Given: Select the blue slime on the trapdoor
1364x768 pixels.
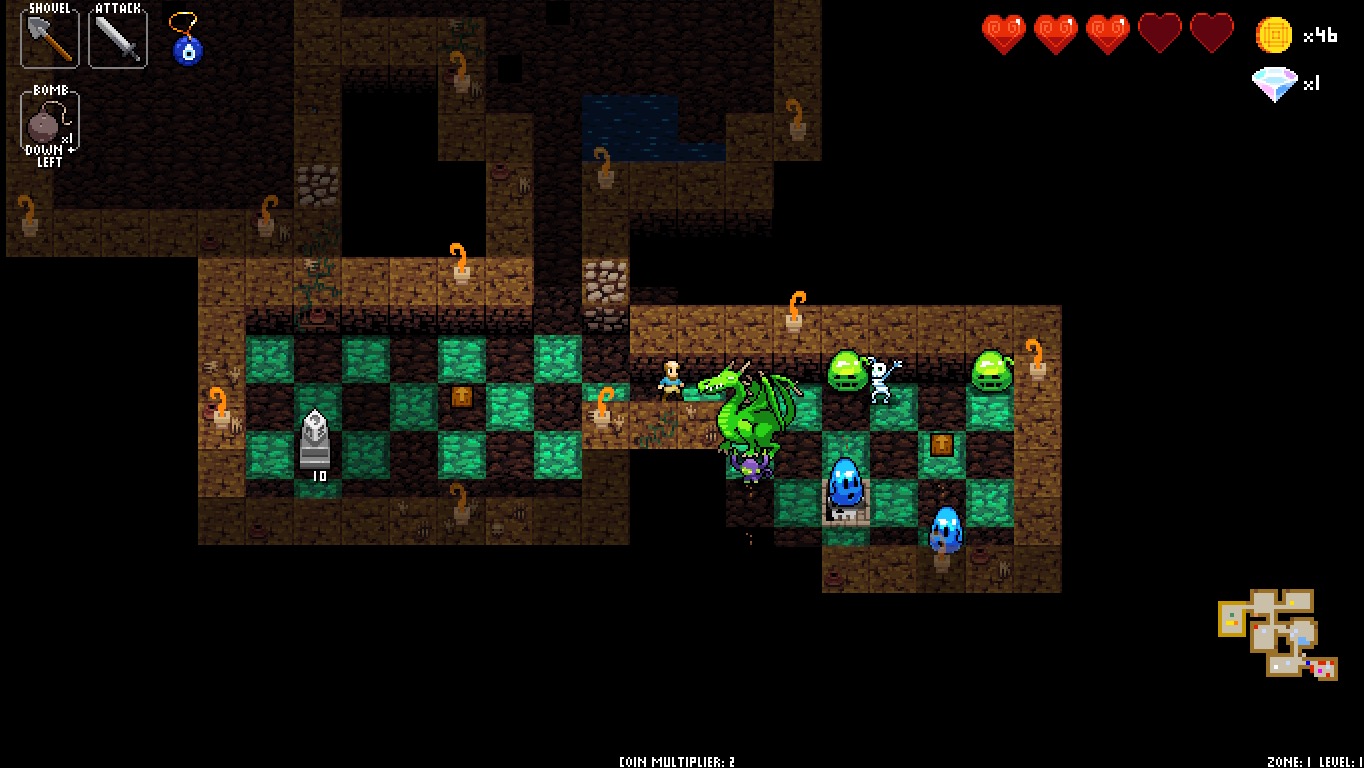Looking at the screenshot, I should click(843, 485).
